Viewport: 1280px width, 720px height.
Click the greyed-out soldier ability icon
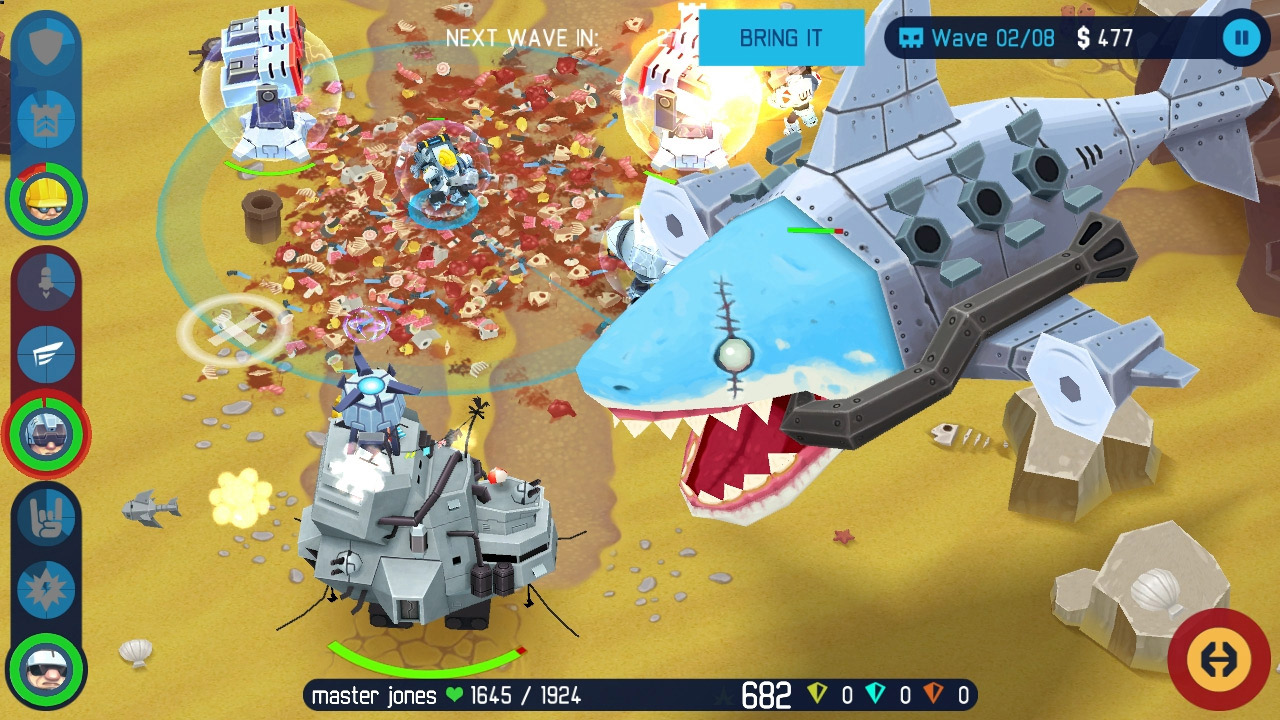45,280
